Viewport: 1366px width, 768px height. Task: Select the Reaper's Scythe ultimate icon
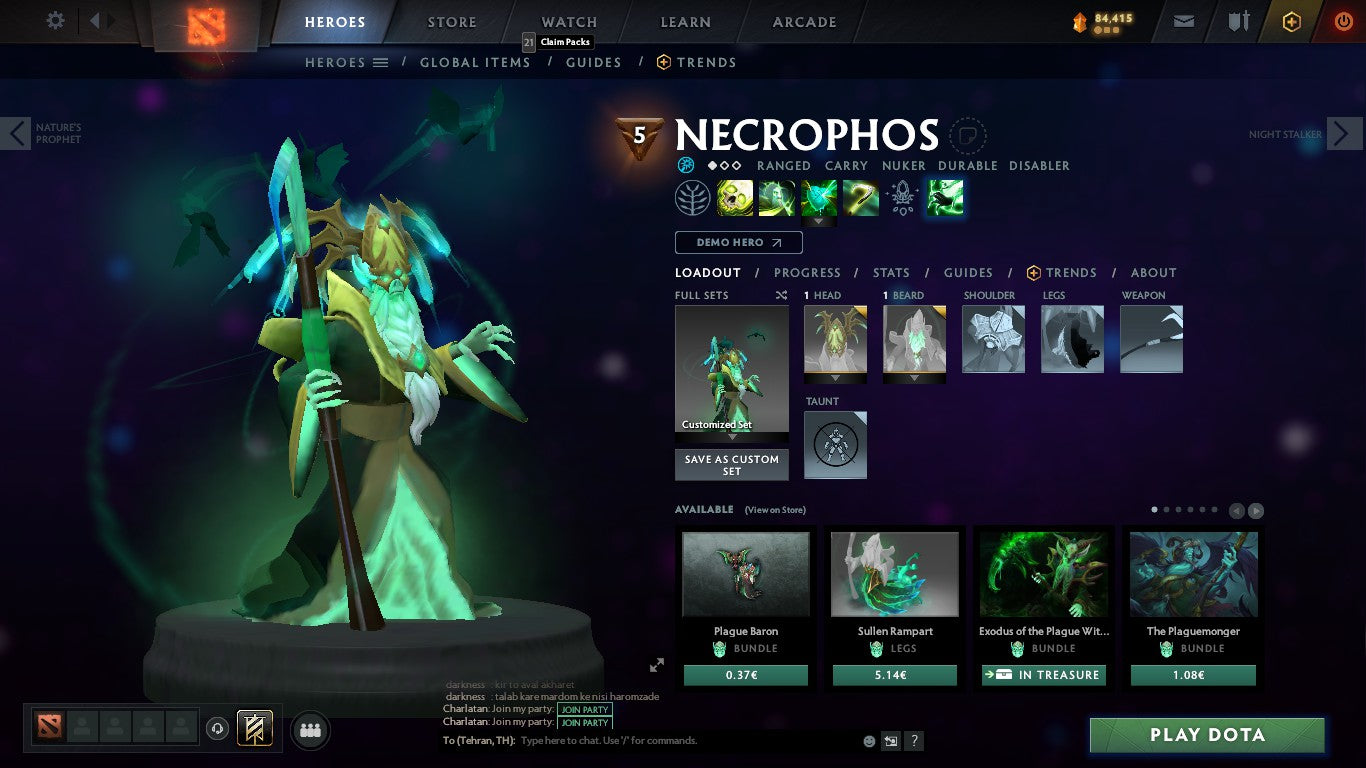[x=861, y=197]
